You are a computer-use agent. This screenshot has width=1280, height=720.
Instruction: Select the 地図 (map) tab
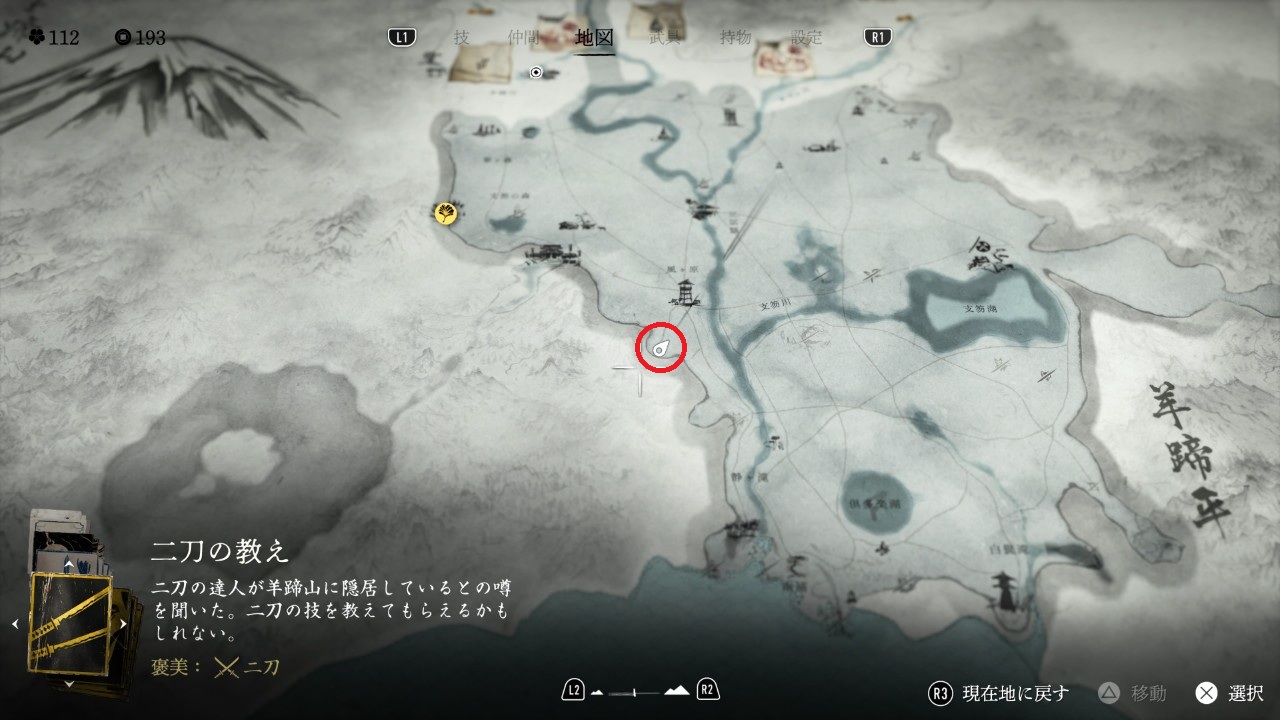click(595, 38)
